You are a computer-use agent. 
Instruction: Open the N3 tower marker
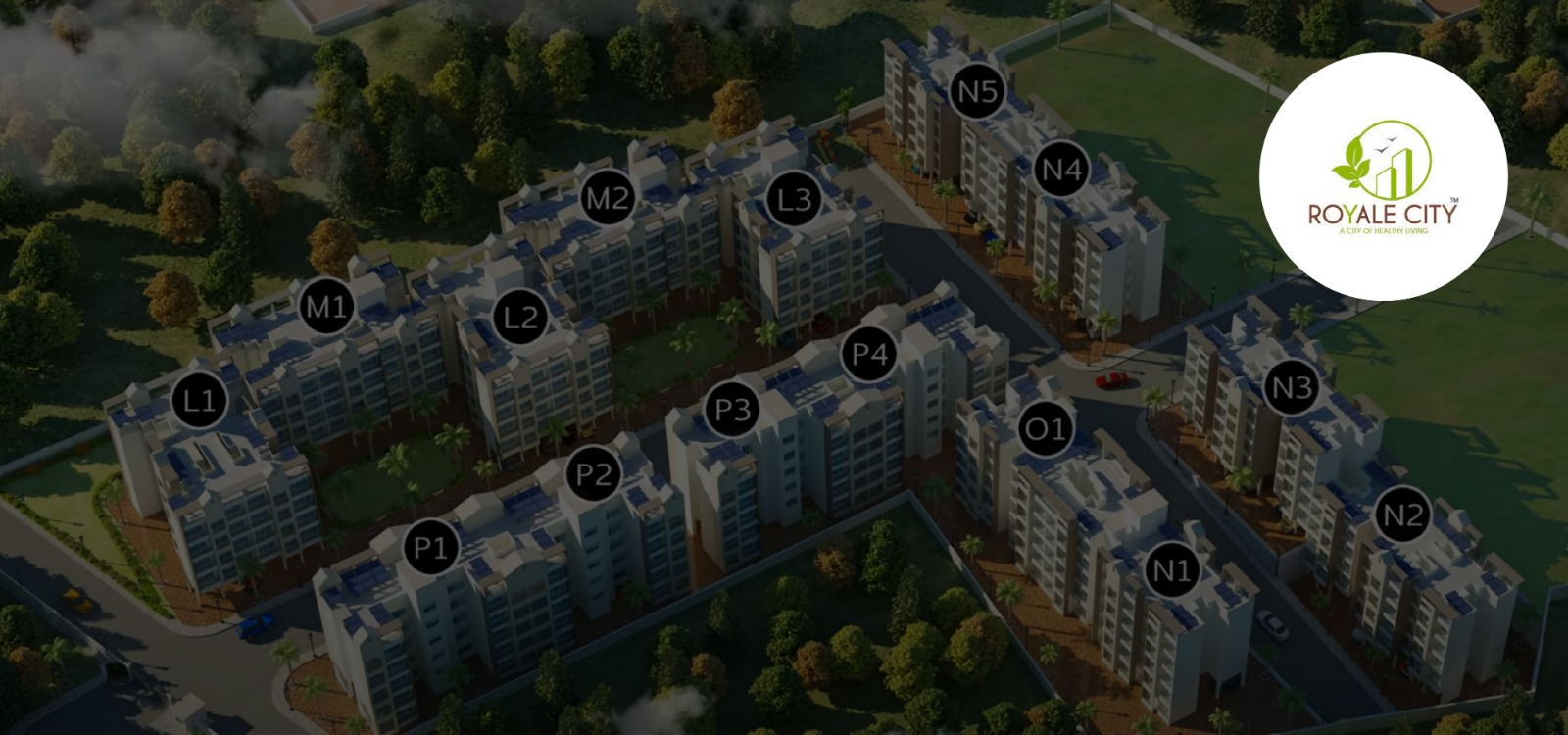click(1291, 388)
